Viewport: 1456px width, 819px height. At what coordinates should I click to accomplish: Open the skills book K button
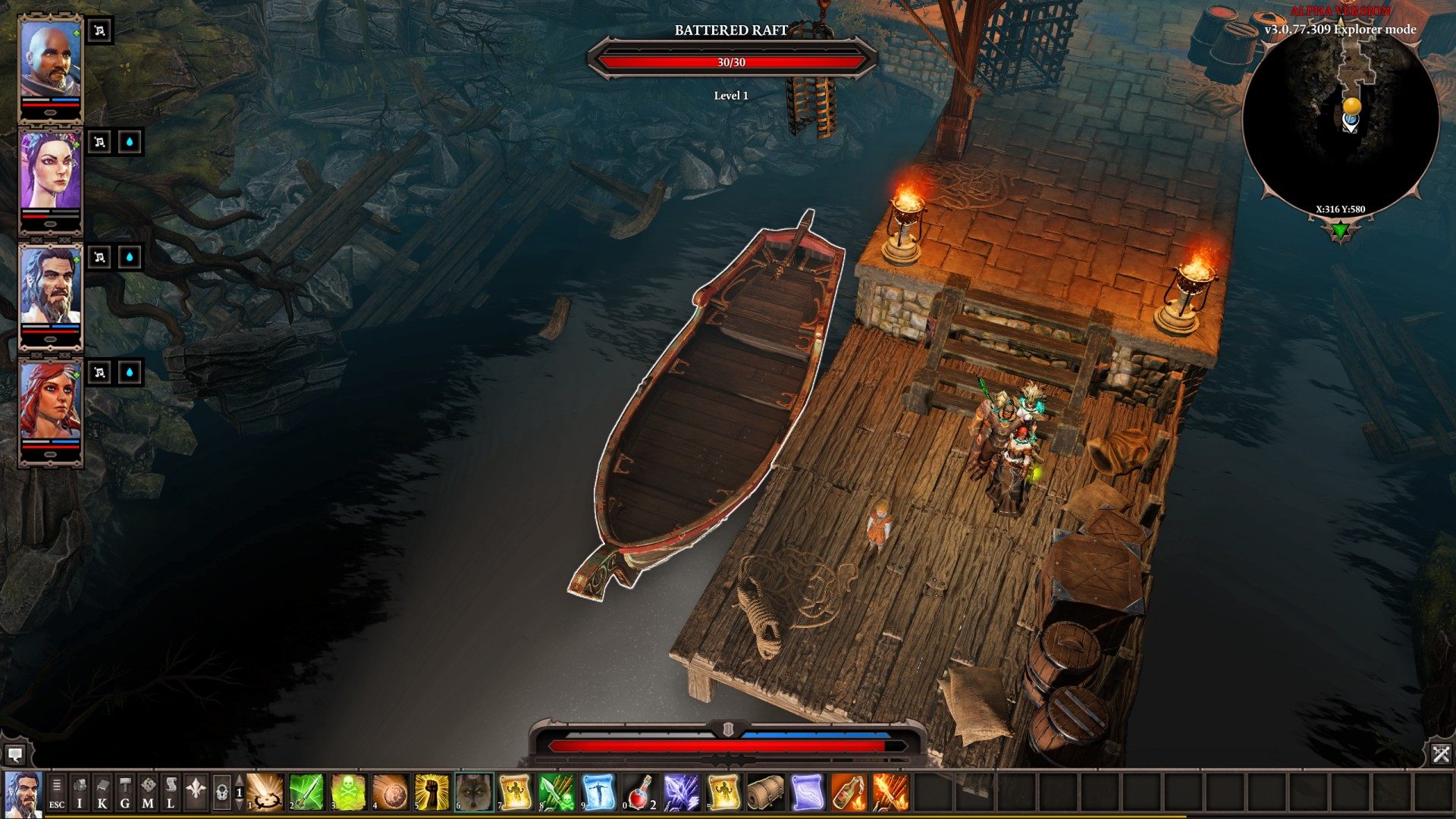point(102,793)
